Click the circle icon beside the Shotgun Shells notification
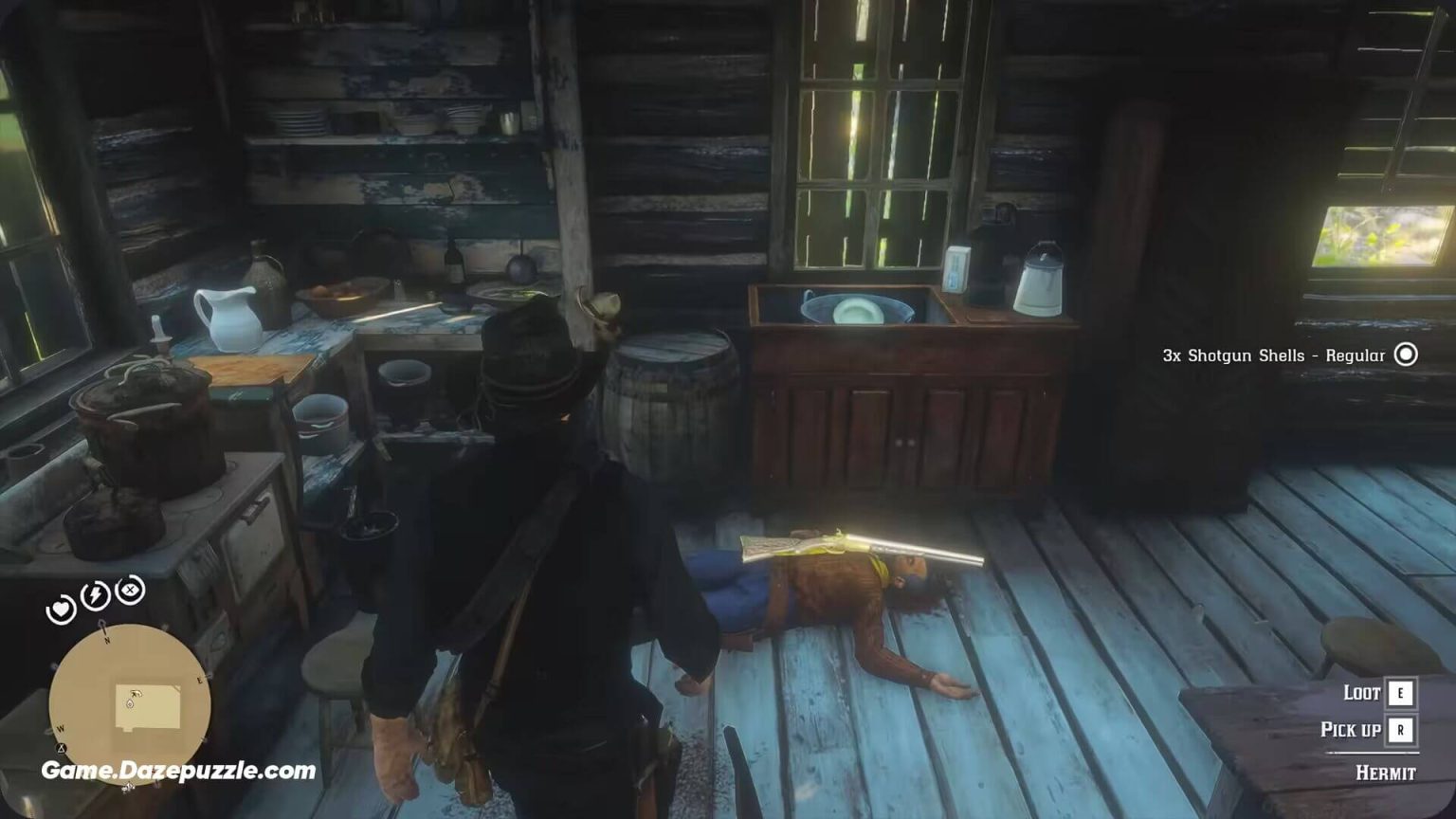The width and height of the screenshot is (1456, 819). 1407,355
